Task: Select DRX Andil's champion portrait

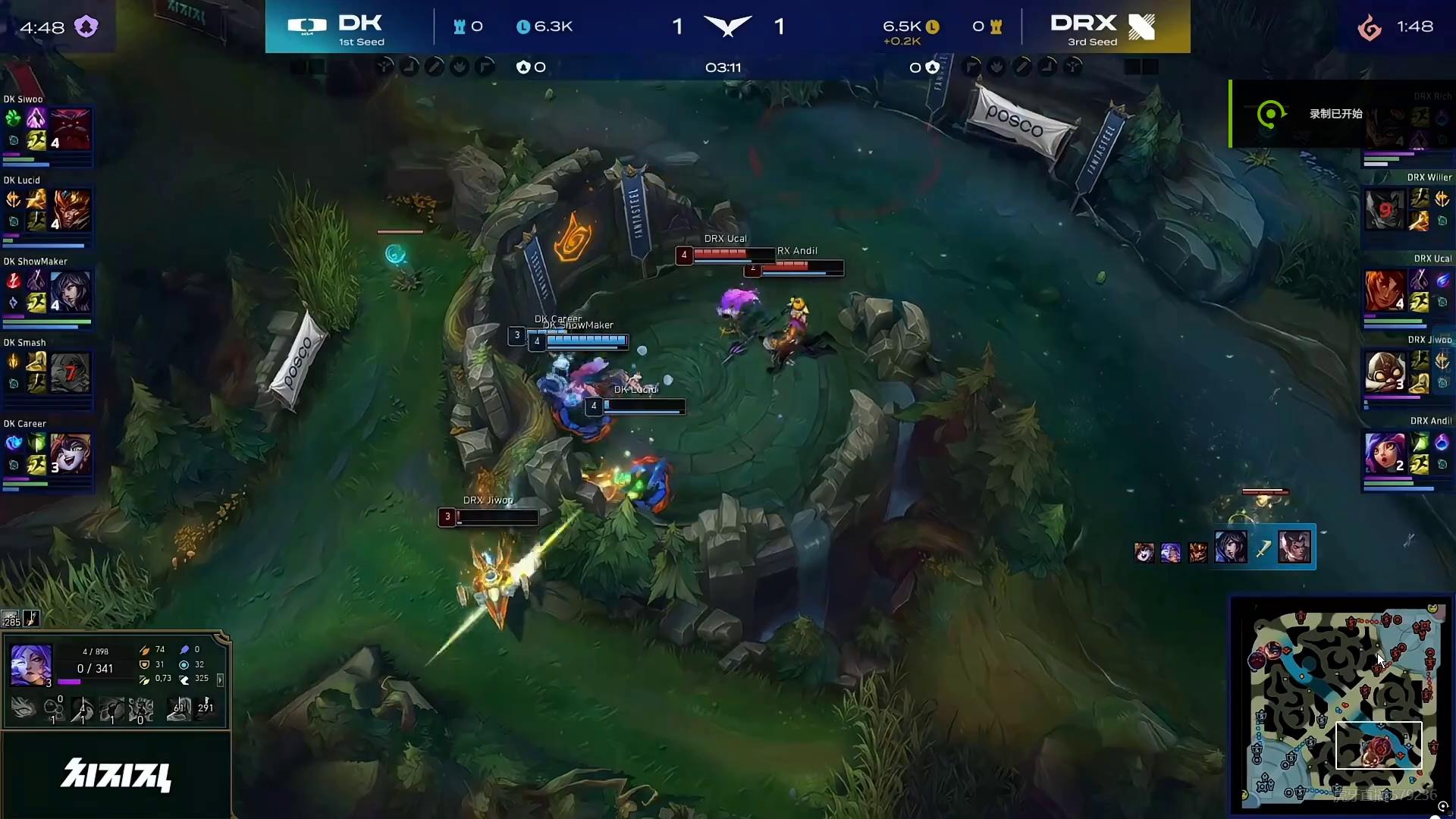Action: pos(1385,453)
